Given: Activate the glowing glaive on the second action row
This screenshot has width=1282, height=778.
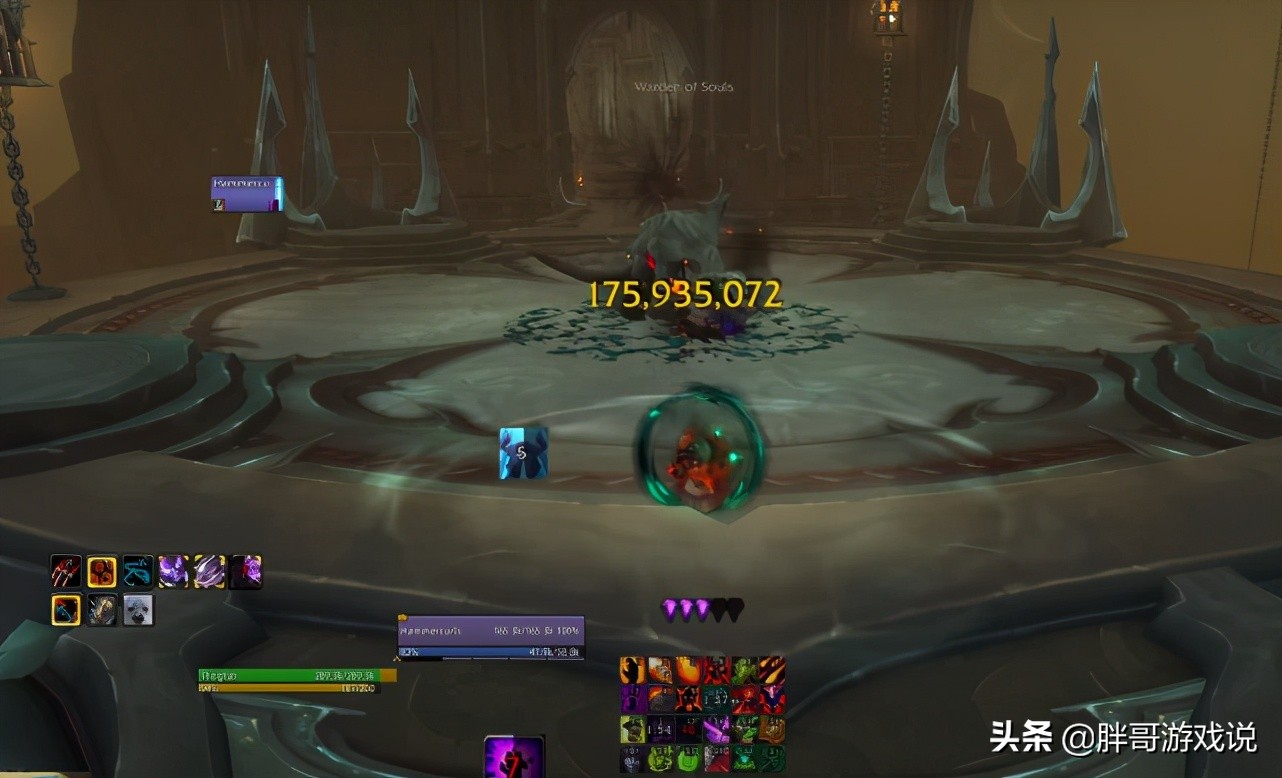Looking at the screenshot, I should point(64,609).
